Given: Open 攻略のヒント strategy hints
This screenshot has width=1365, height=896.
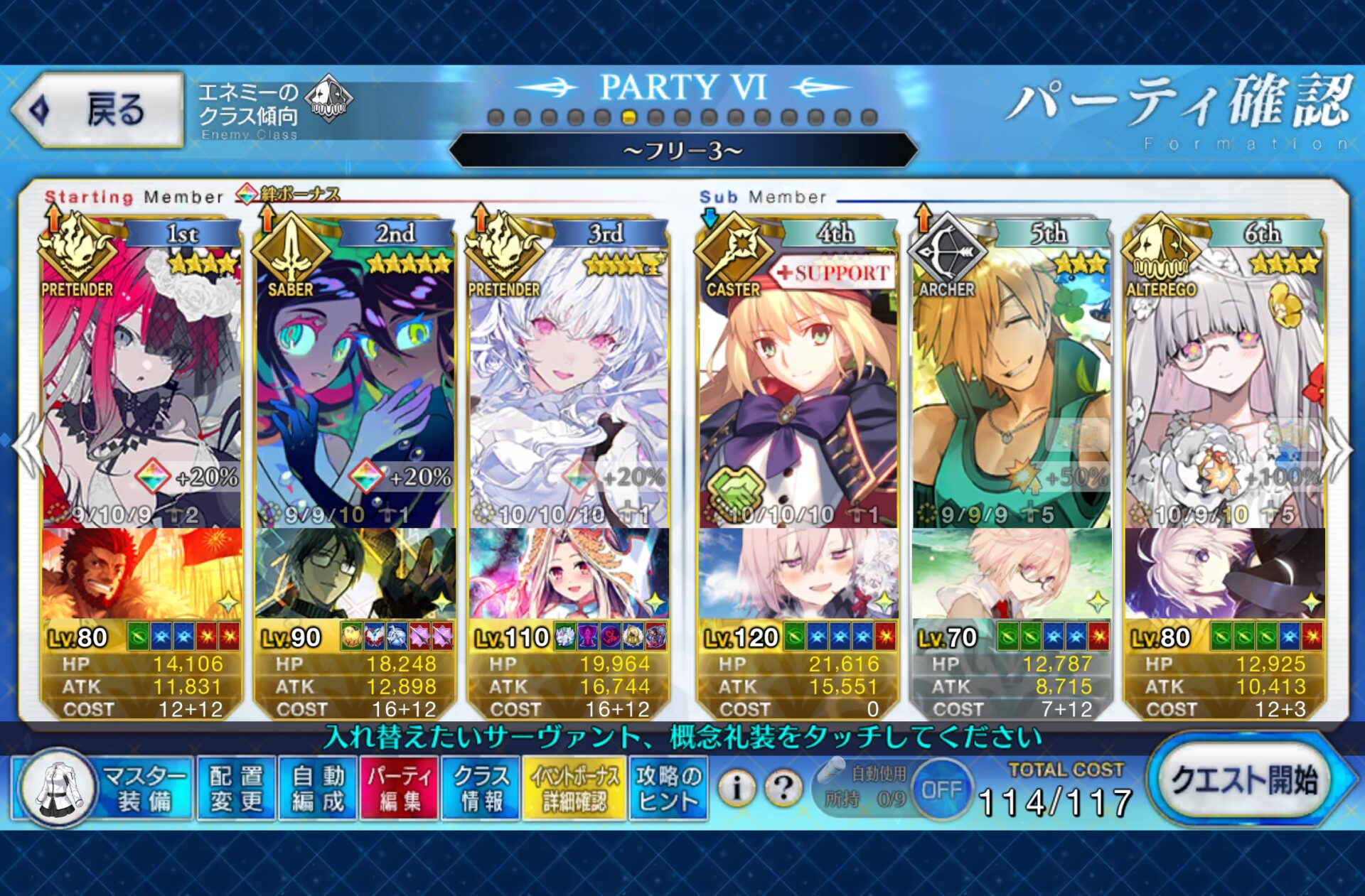Looking at the screenshot, I should pos(668,789).
